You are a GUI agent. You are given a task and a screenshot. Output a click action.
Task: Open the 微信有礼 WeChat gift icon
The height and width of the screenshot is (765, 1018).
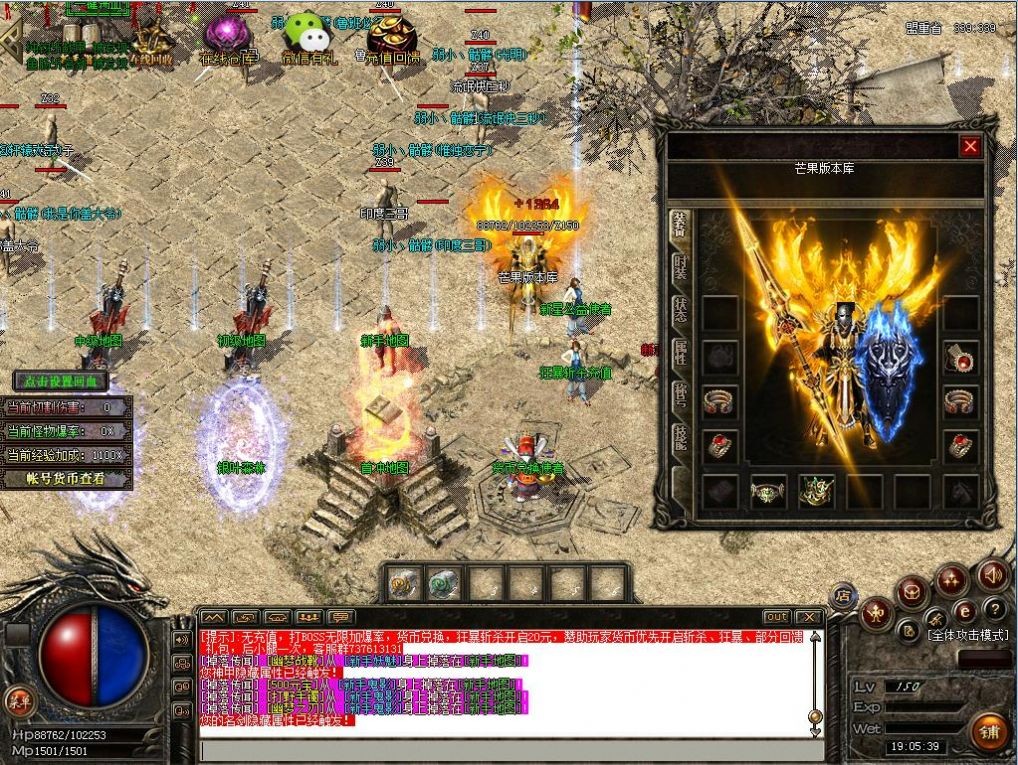point(306,40)
